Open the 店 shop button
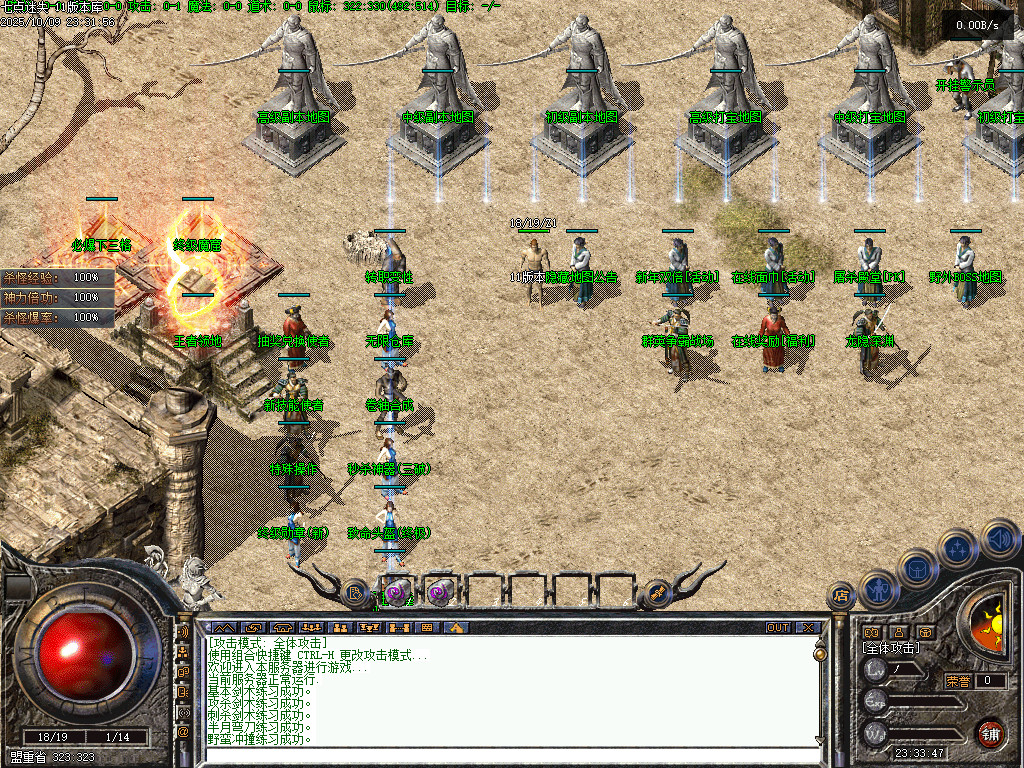Image resolution: width=1024 pixels, height=768 pixels. (x=840, y=596)
